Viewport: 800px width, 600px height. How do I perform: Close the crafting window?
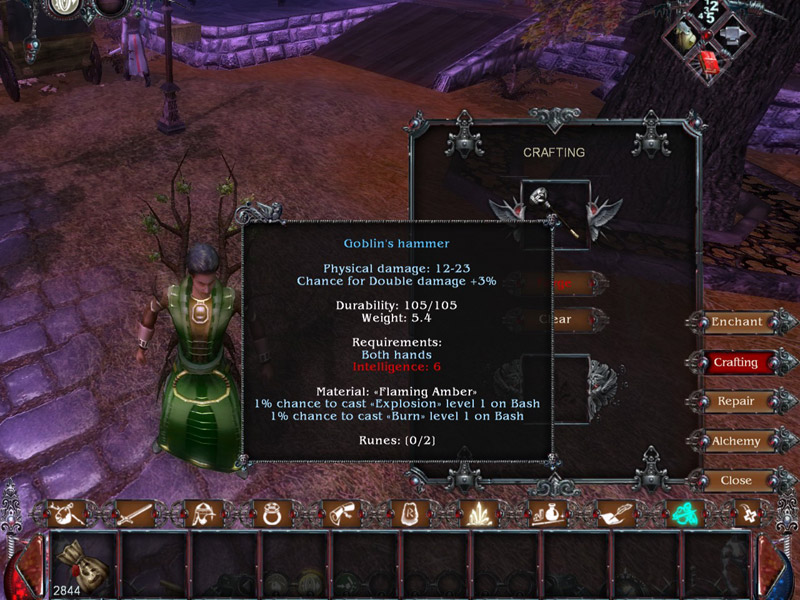coord(736,480)
